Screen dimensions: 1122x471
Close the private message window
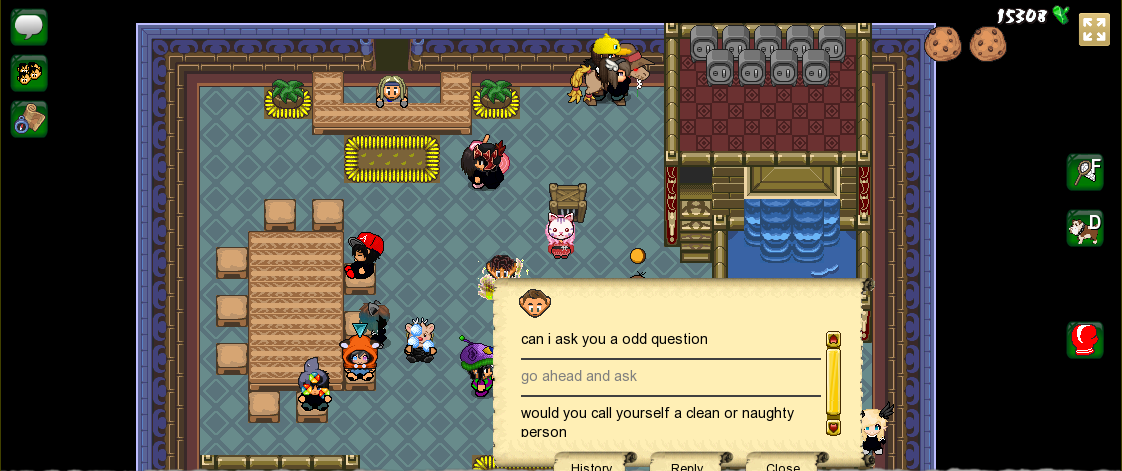pos(782,465)
